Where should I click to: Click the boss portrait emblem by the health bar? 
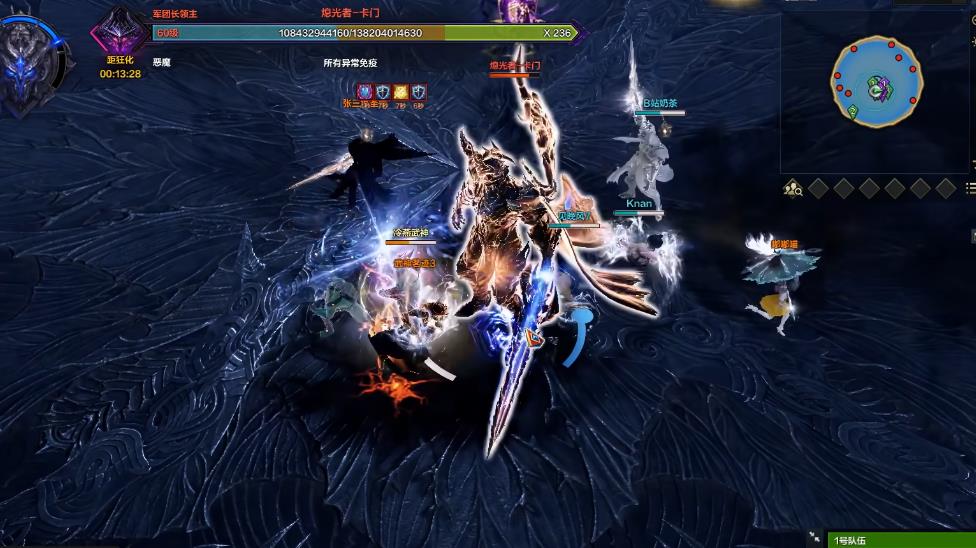(121, 33)
